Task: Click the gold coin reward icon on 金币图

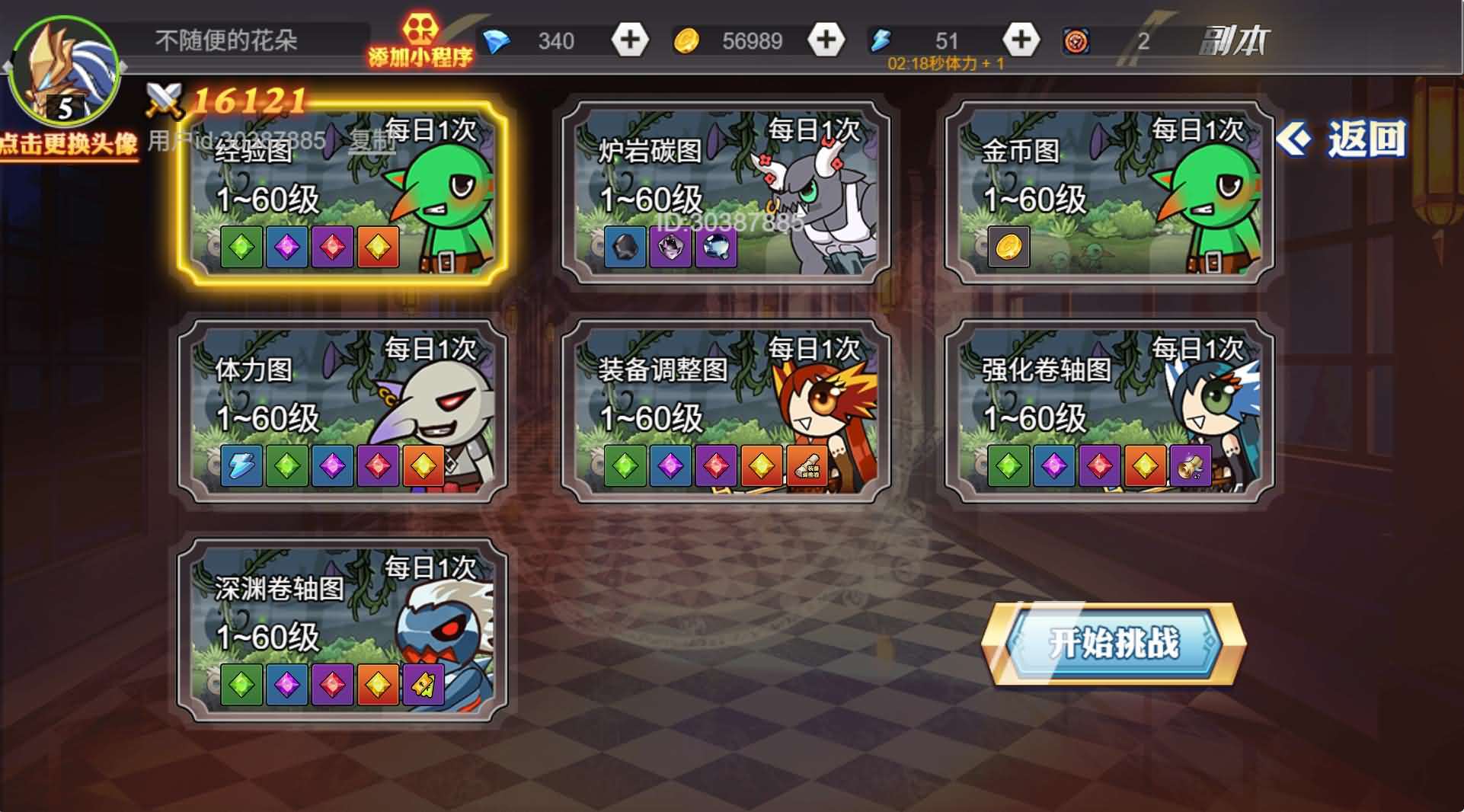Action: (x=1007, y=246)
